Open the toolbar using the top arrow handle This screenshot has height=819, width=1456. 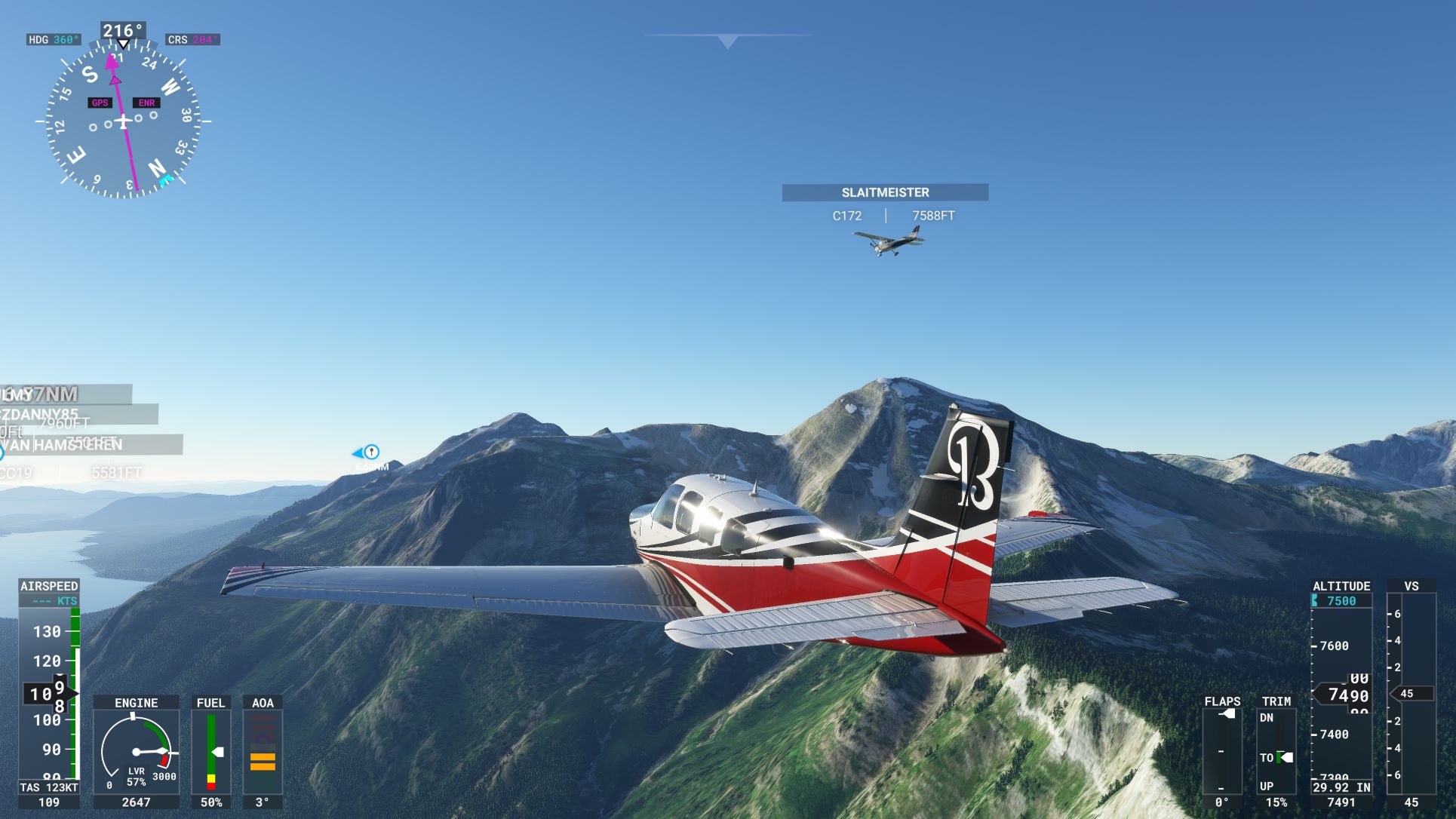click(x=727, y=41)
